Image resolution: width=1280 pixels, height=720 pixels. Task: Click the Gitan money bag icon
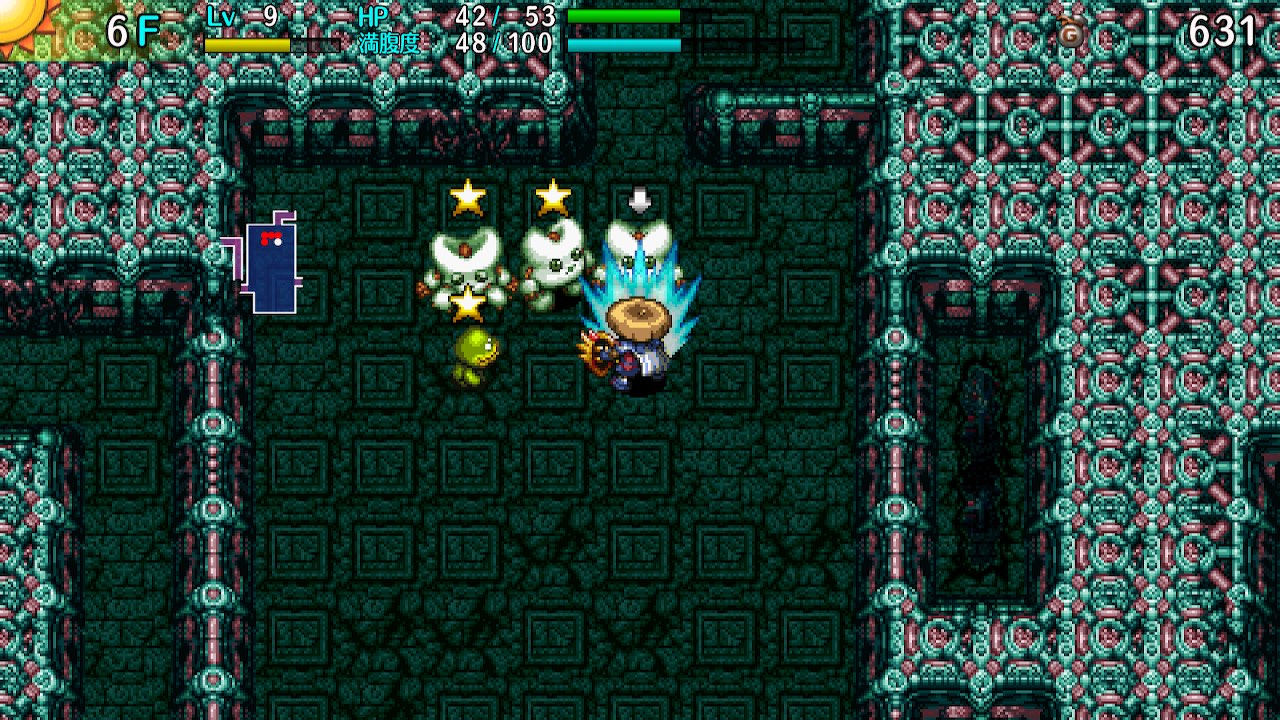coord(1072,37)
